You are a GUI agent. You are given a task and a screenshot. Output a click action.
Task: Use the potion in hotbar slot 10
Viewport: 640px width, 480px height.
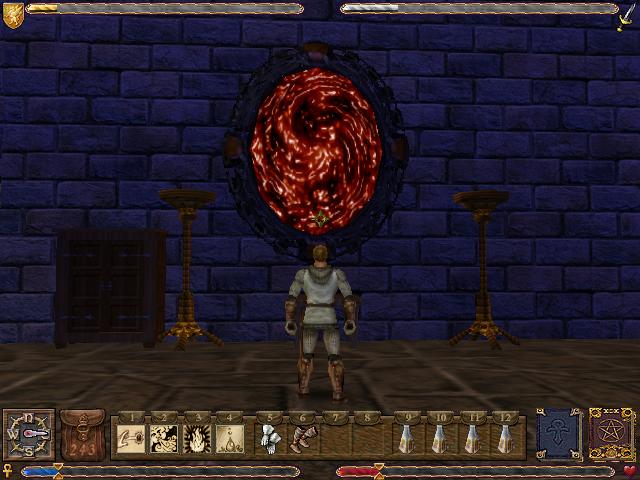pyautogui.click(x=440, y=437)
